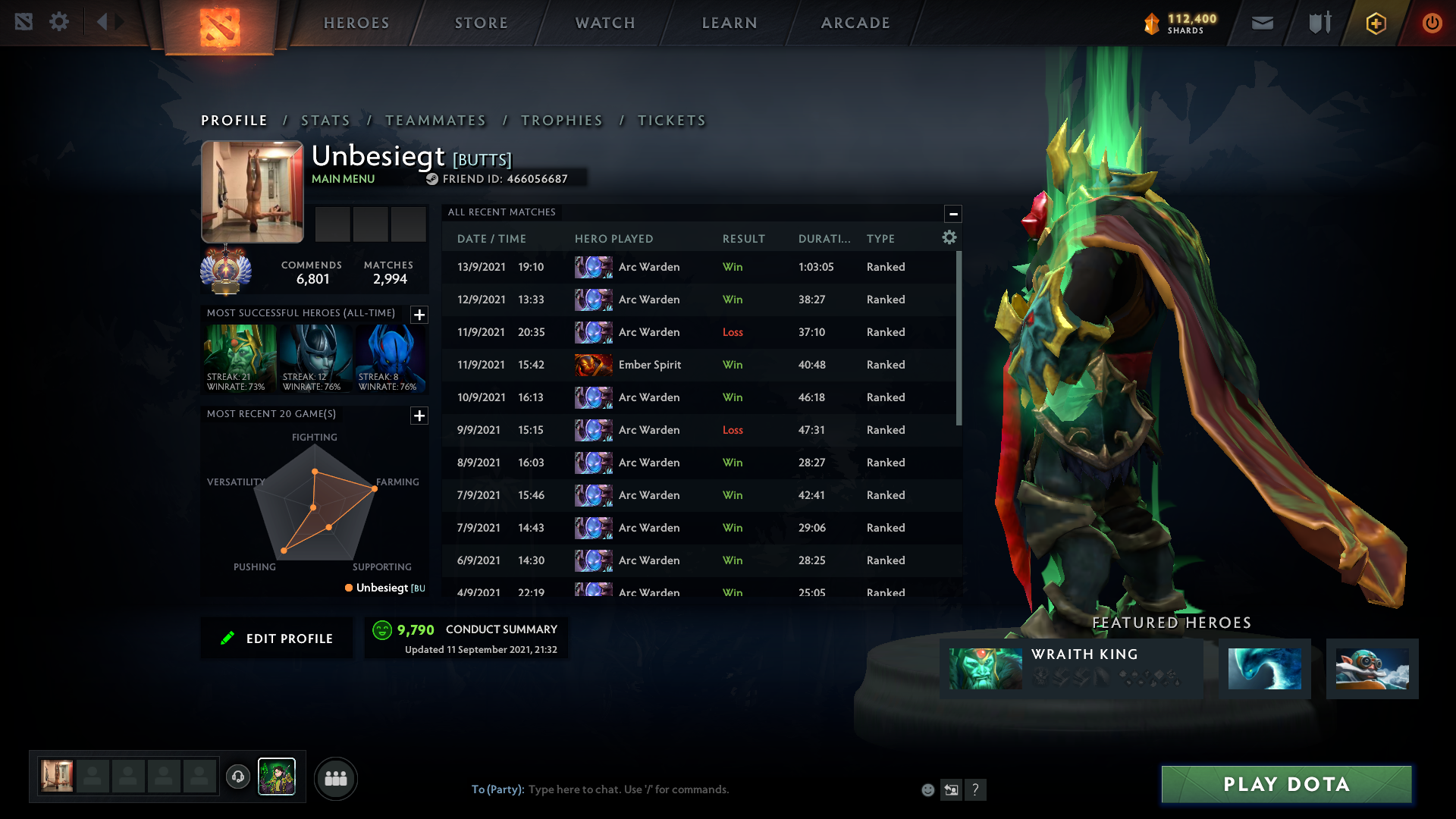This screenshot has height=819, width=1456.
Task: Open the settings gear in top bar
Action: coord(59,22)
